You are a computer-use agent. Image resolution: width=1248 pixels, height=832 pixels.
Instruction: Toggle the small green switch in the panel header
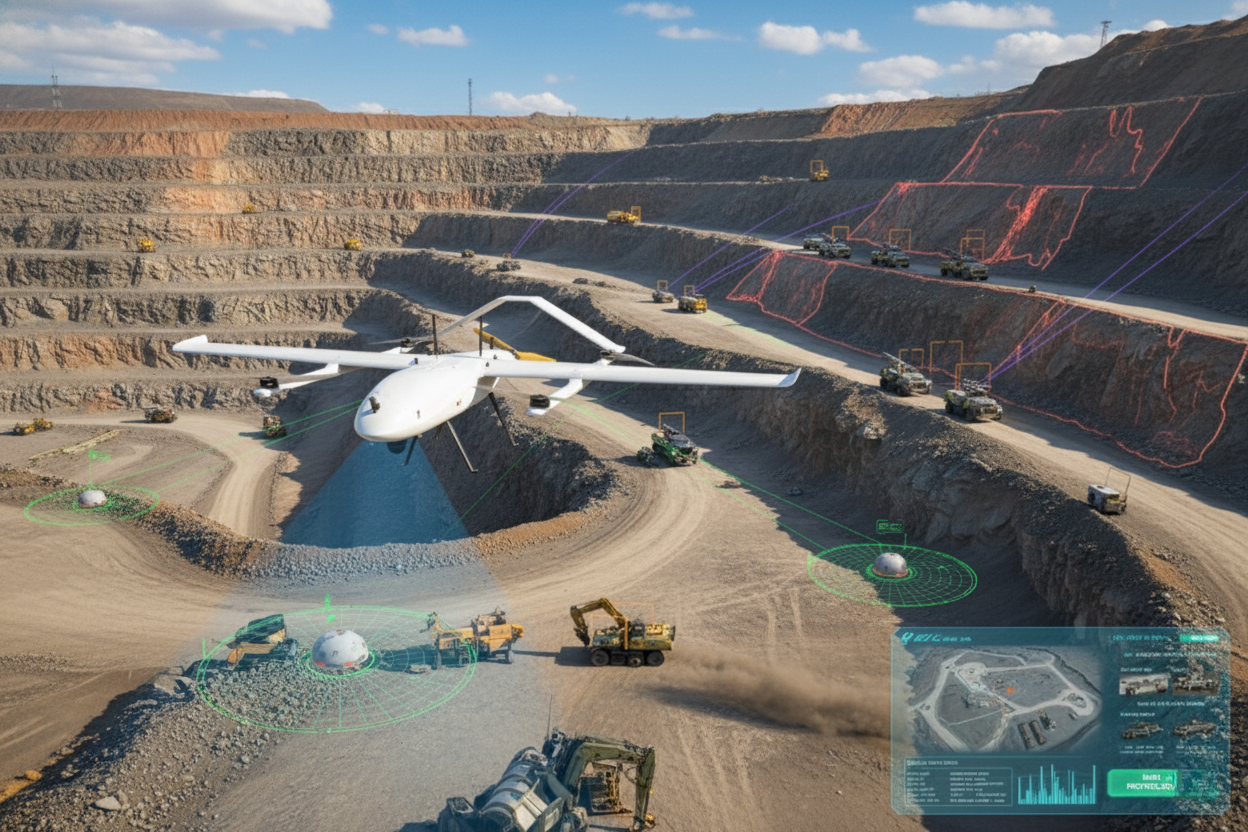1197,637
